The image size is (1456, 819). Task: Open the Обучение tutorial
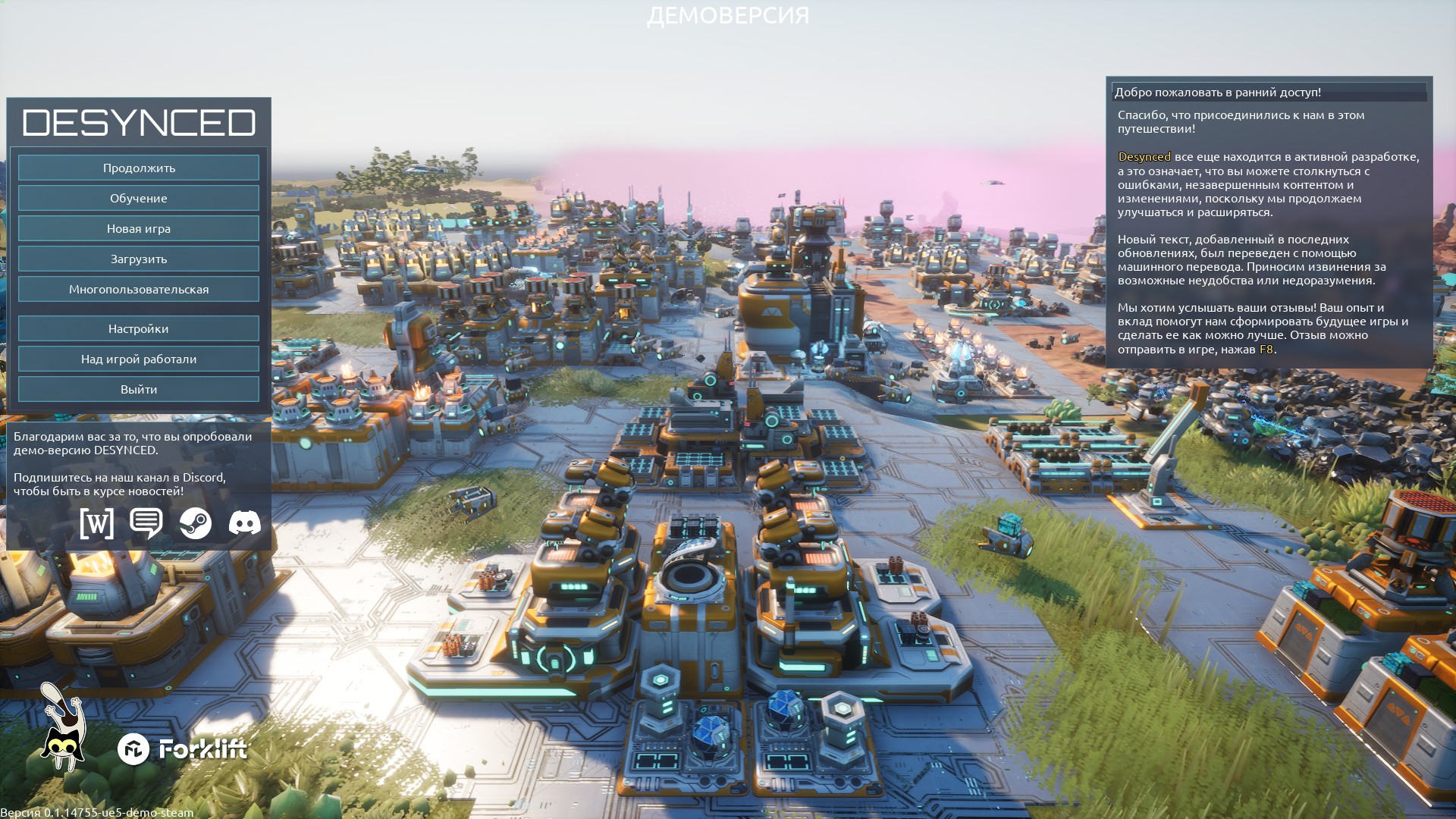coord(139,198)
